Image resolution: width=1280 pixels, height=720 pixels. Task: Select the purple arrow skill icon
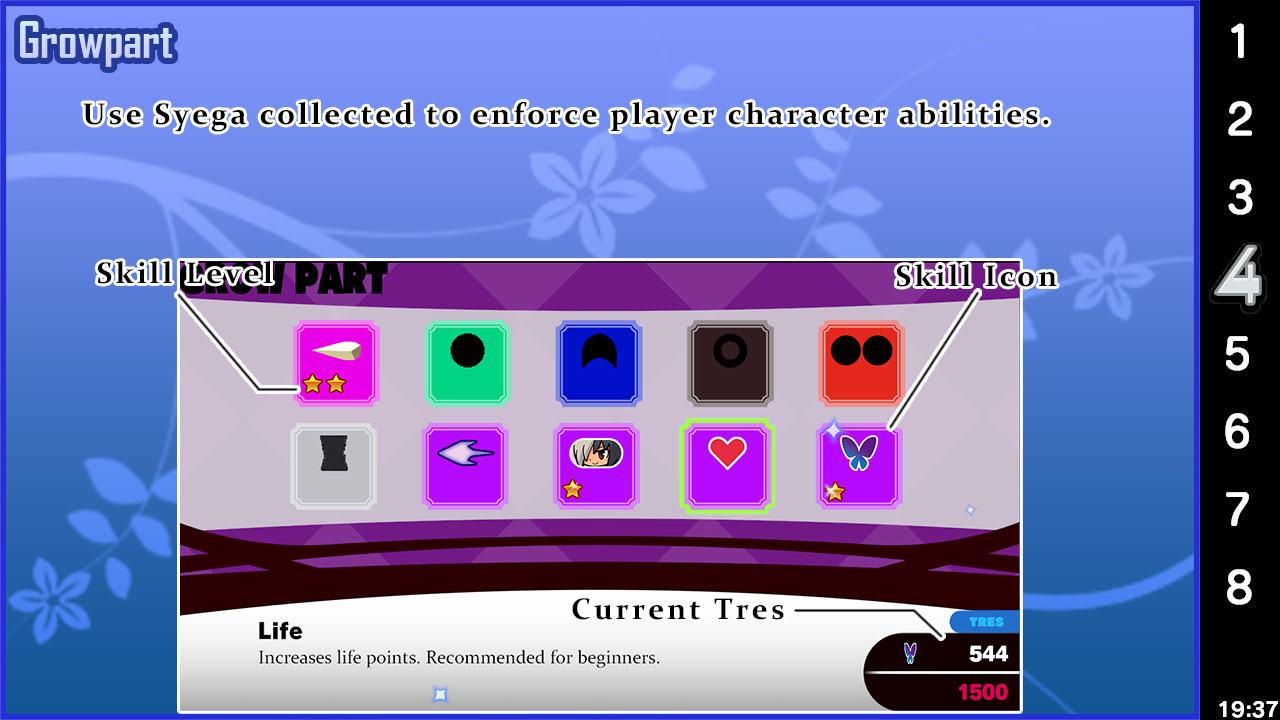click(x=465, y=466)
